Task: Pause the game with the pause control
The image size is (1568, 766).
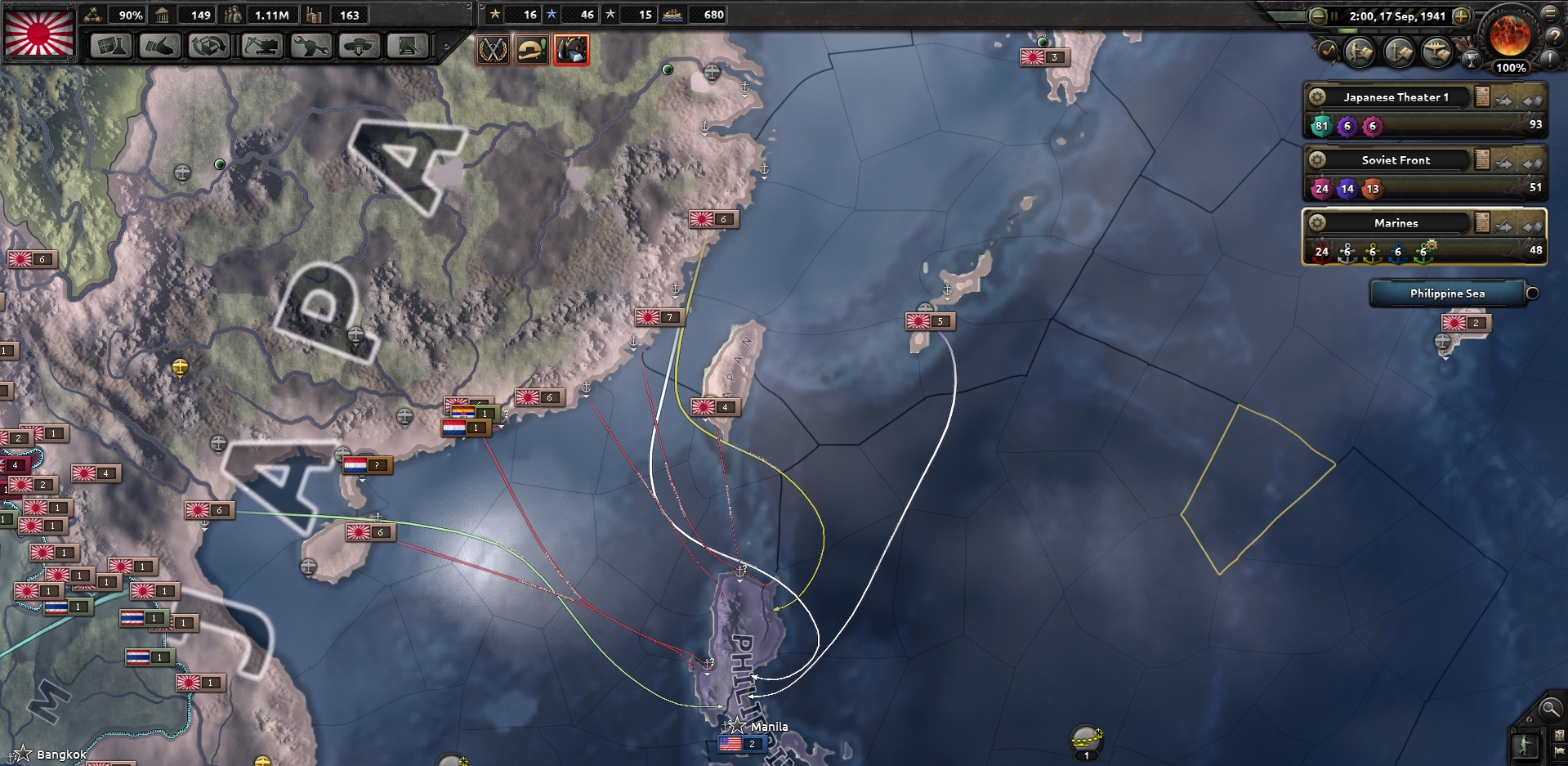Action: pyautogui.click(x=1334, y=16)
